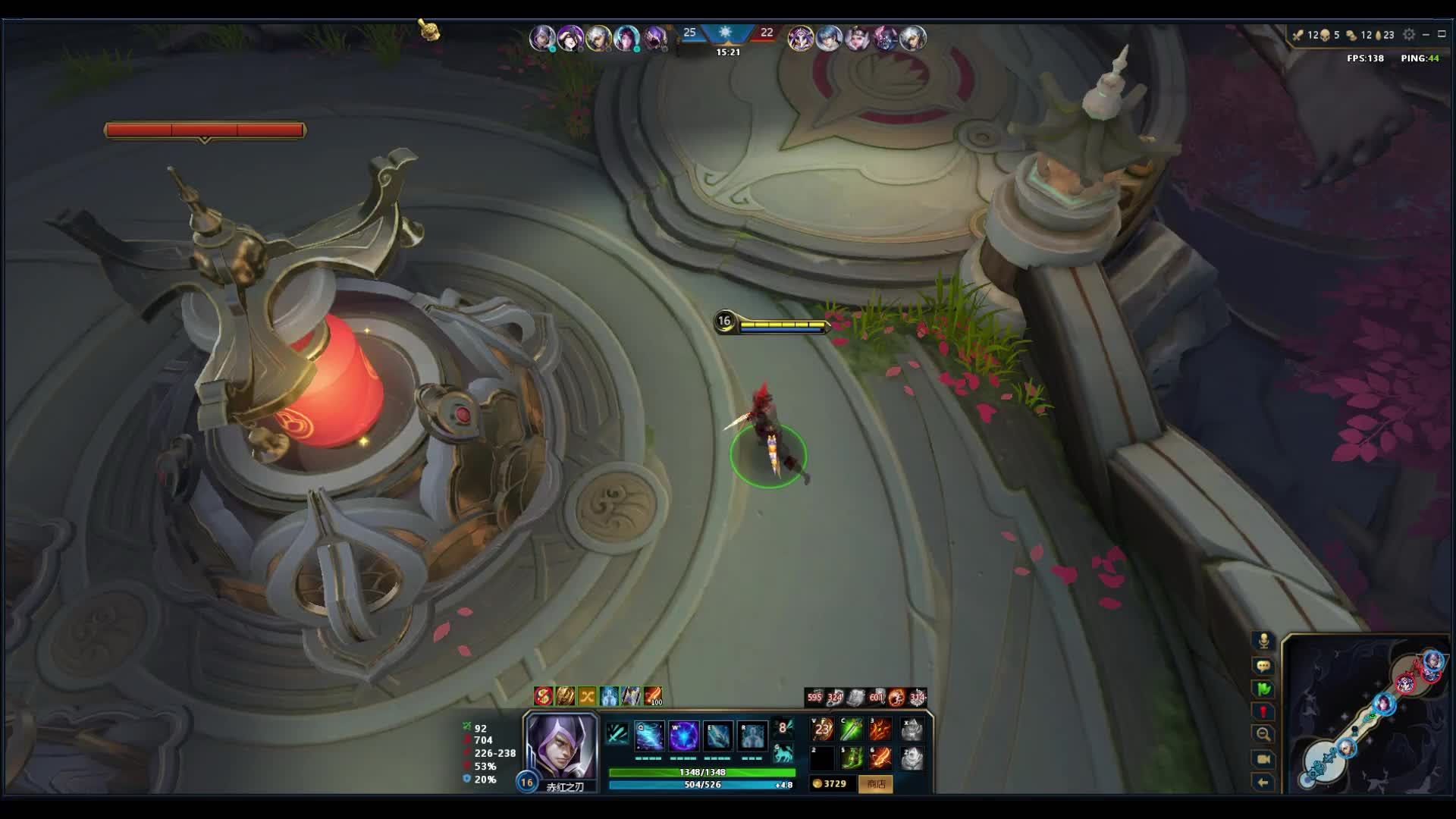This screenshot has height=819, width=1456.
Task: Select the green boots item slot
Action: (852, 758)
